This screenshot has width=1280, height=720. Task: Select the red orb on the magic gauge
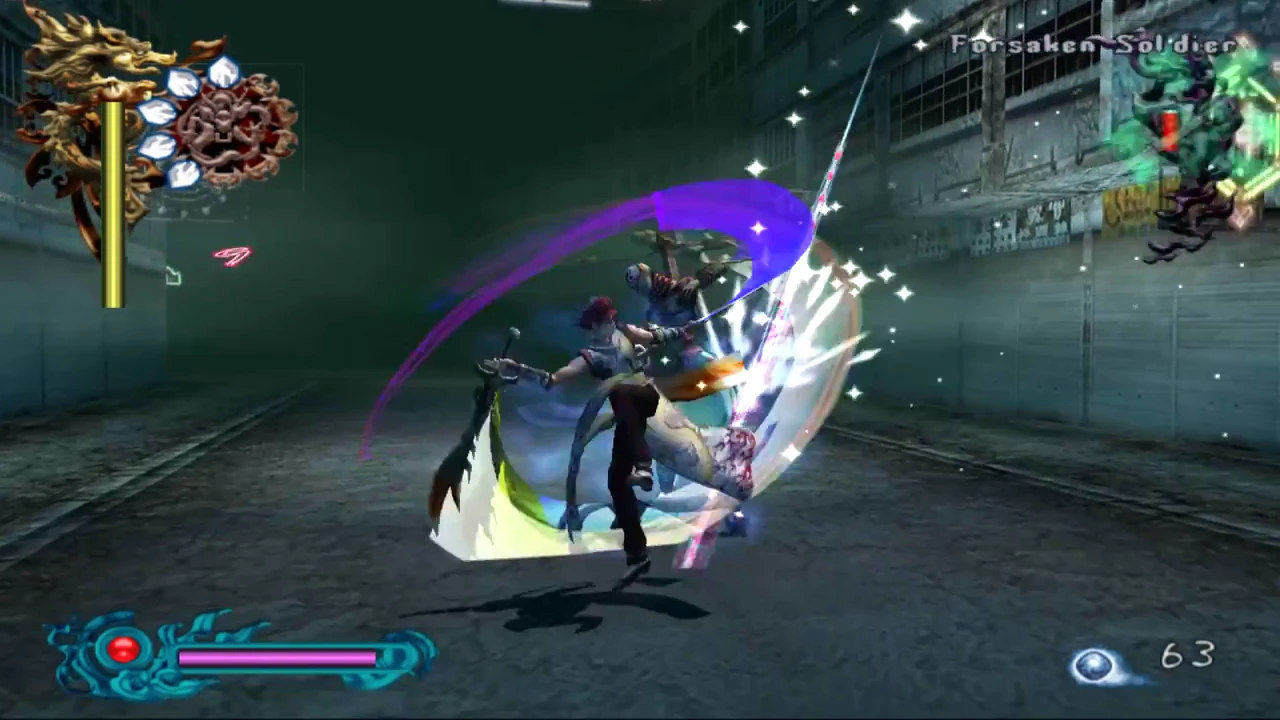123,649
